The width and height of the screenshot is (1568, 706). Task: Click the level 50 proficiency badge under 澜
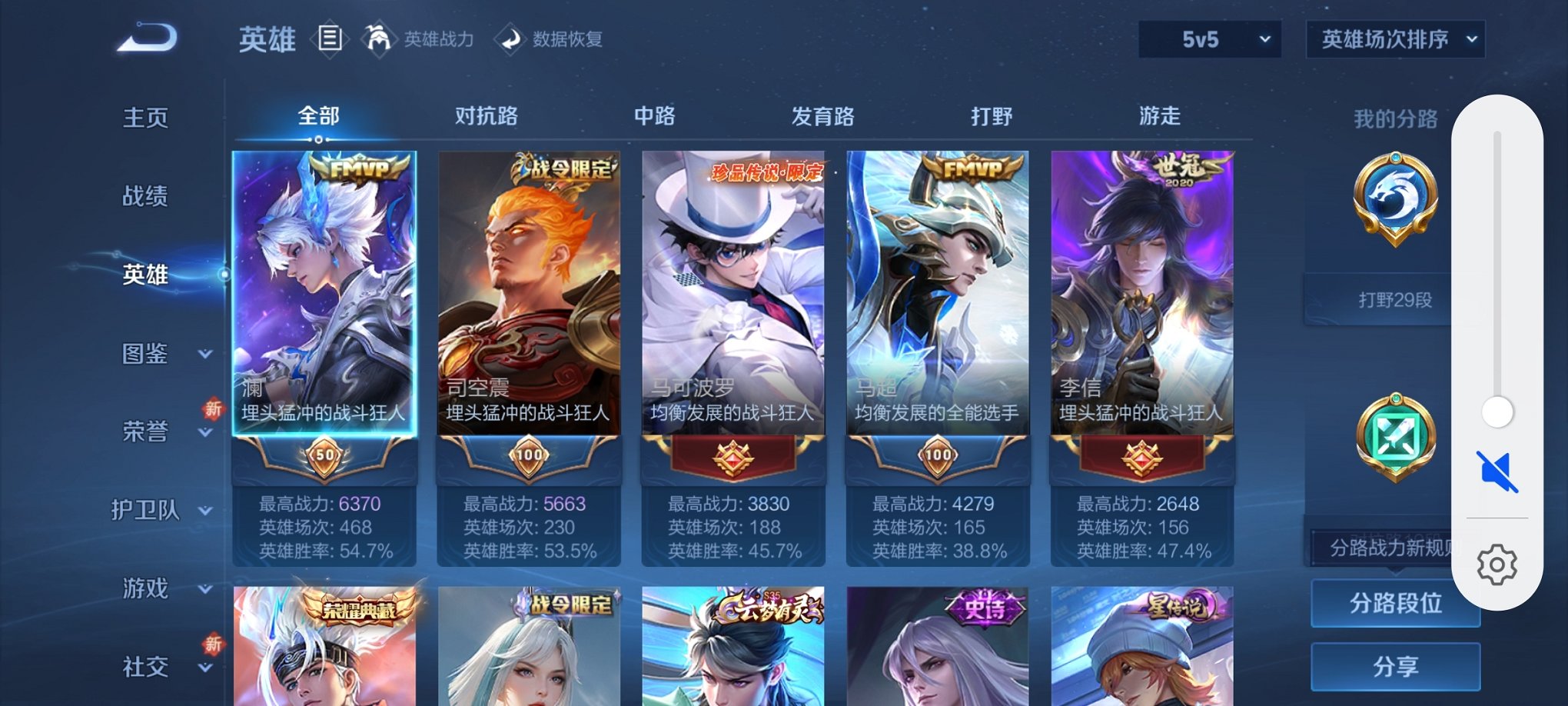click(323, 455)
